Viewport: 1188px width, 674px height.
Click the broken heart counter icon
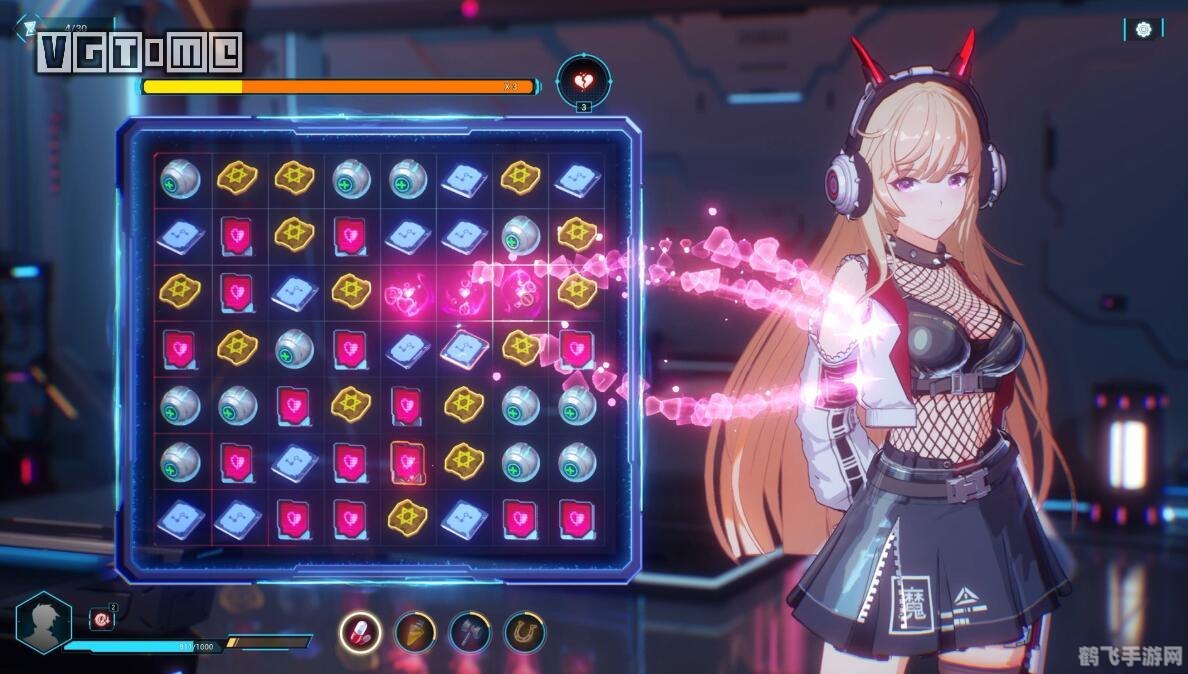coord(583,80)
